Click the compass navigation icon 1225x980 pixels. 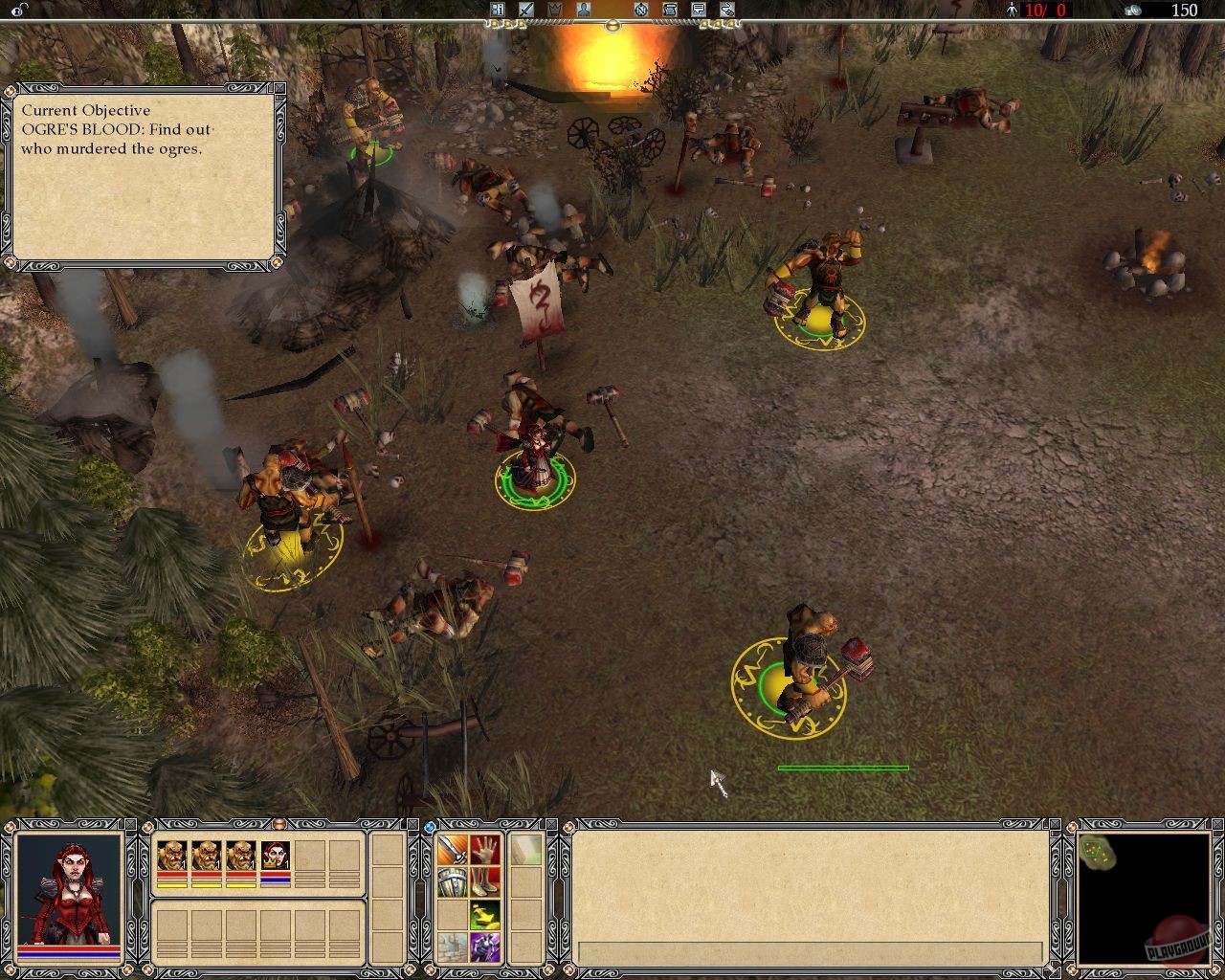coord(640,10)
